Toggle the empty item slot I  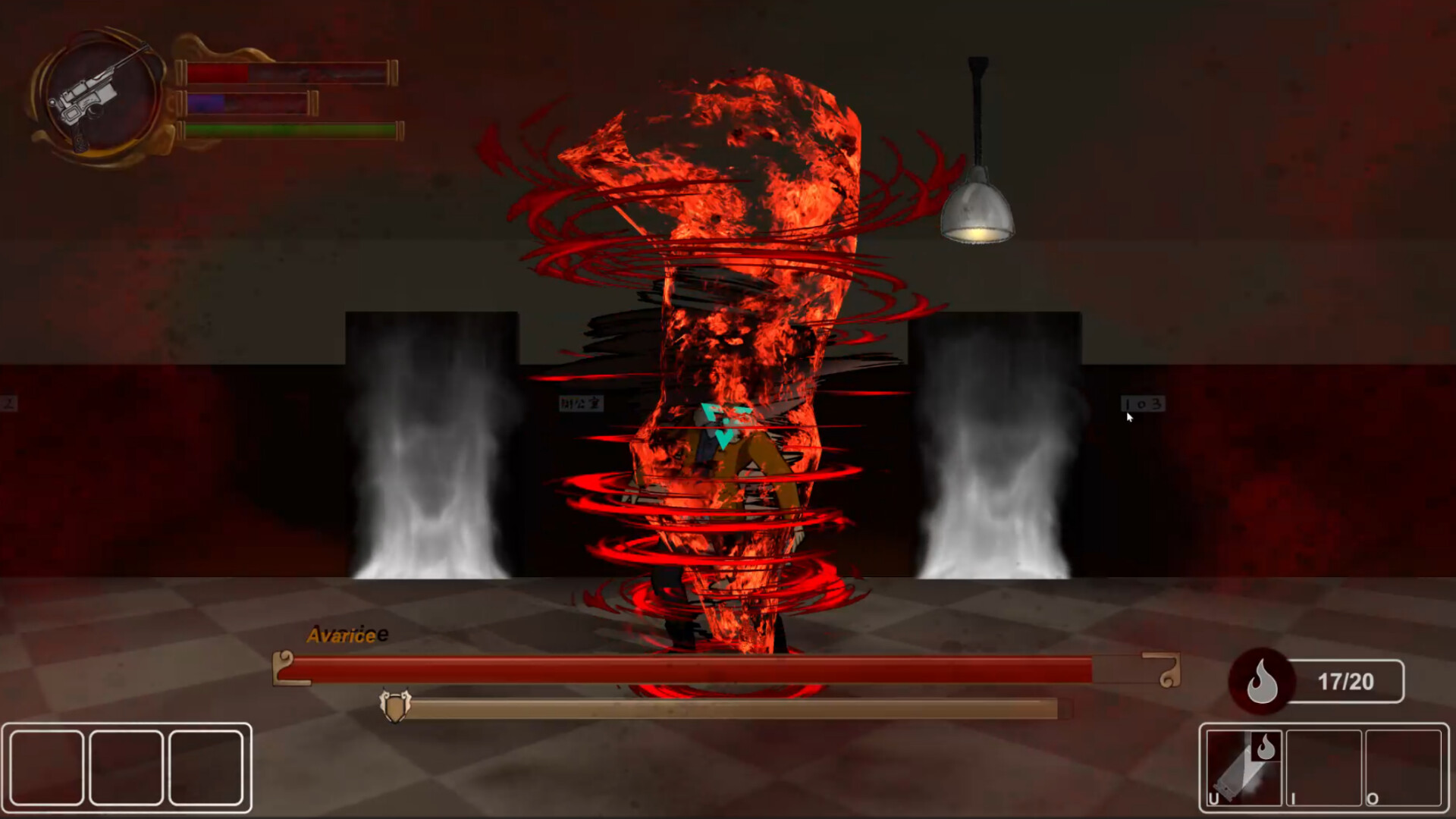(1324, 766)
